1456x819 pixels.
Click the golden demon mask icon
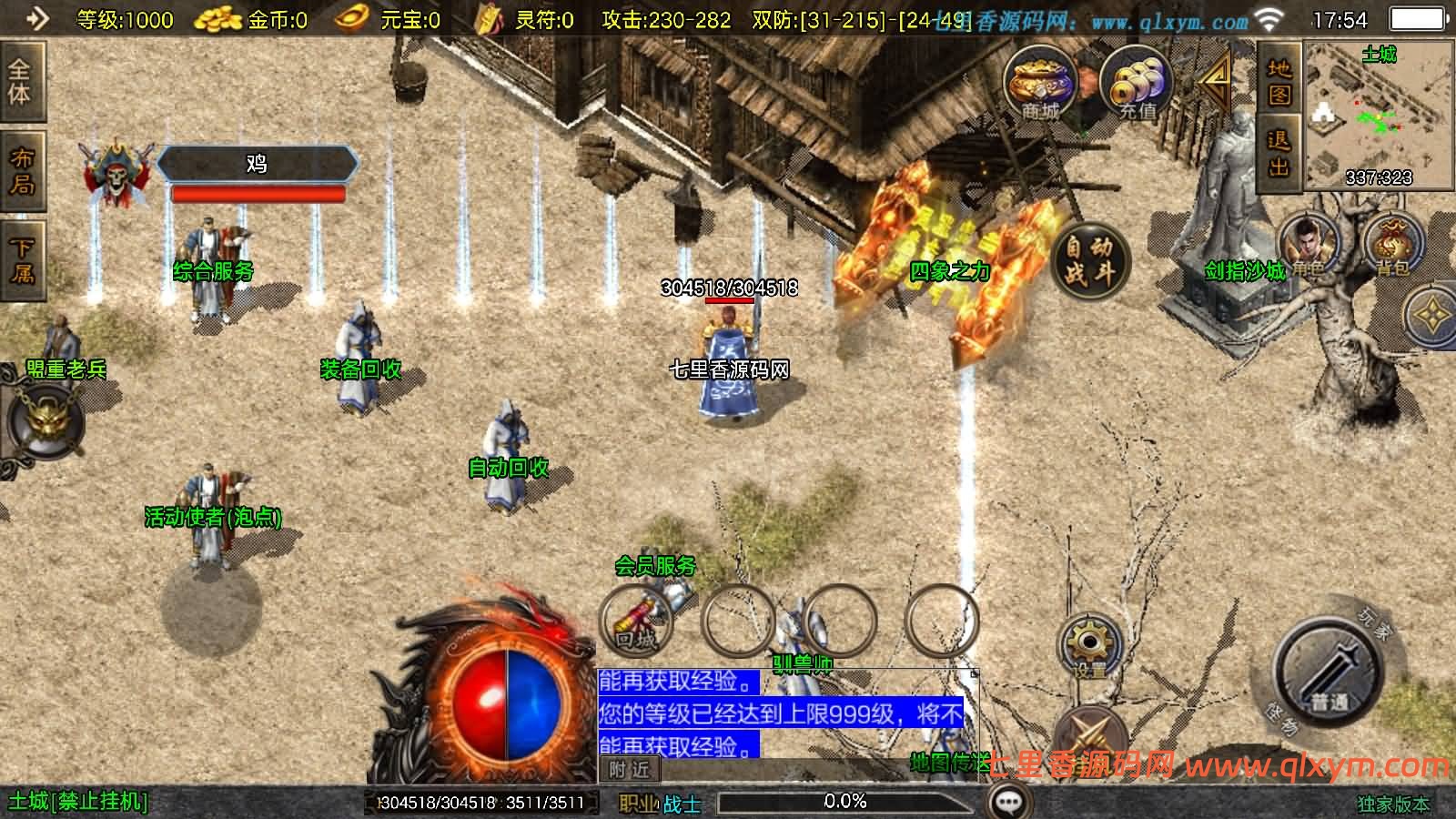45,420
